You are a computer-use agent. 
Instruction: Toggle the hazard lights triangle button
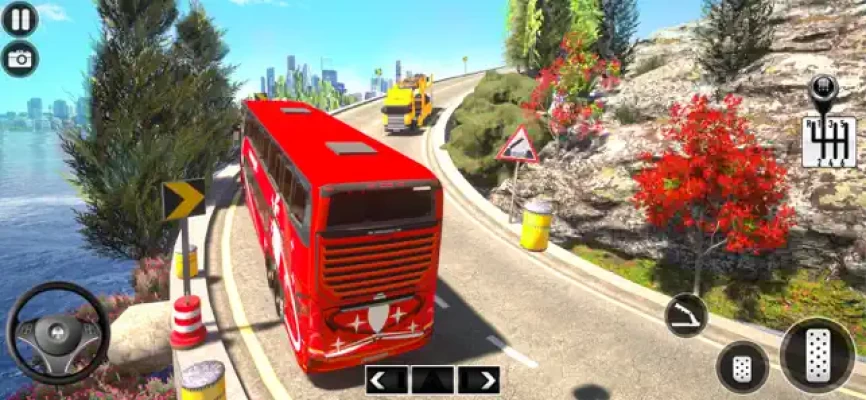432,380
